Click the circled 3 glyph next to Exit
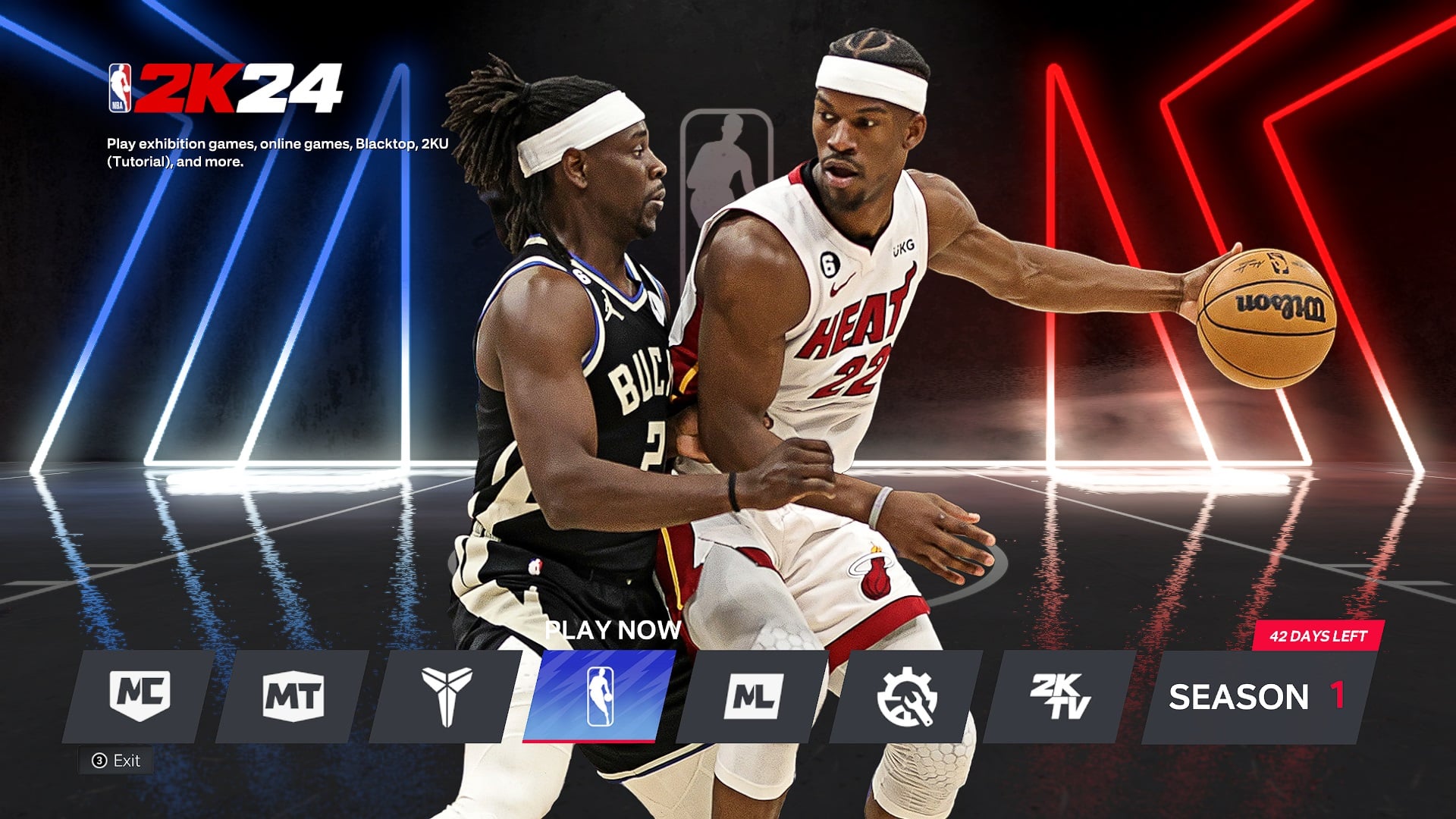Screen dimensions: 1456x819 pos(99,761)
